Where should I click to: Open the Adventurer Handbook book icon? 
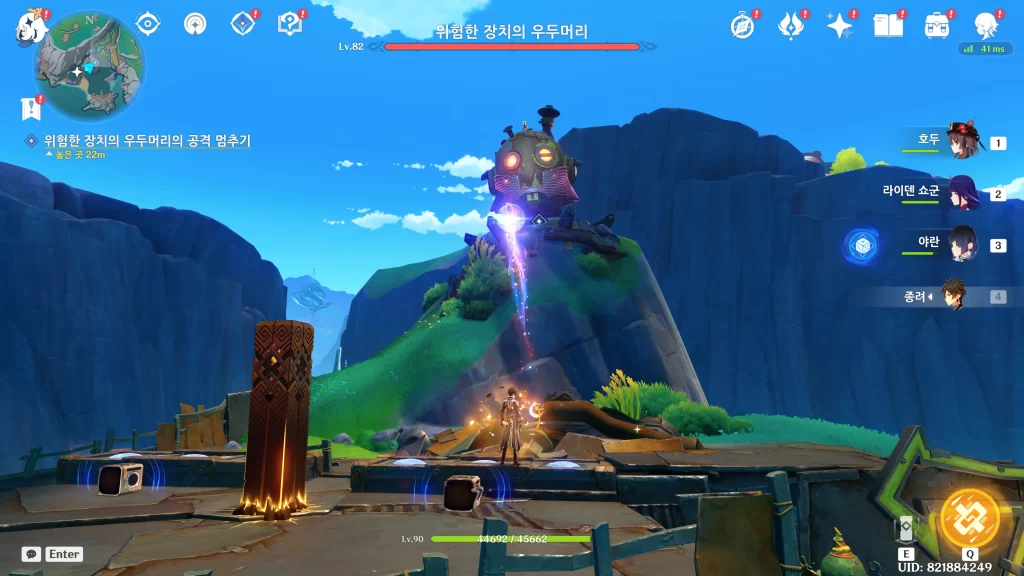point(888,26)
